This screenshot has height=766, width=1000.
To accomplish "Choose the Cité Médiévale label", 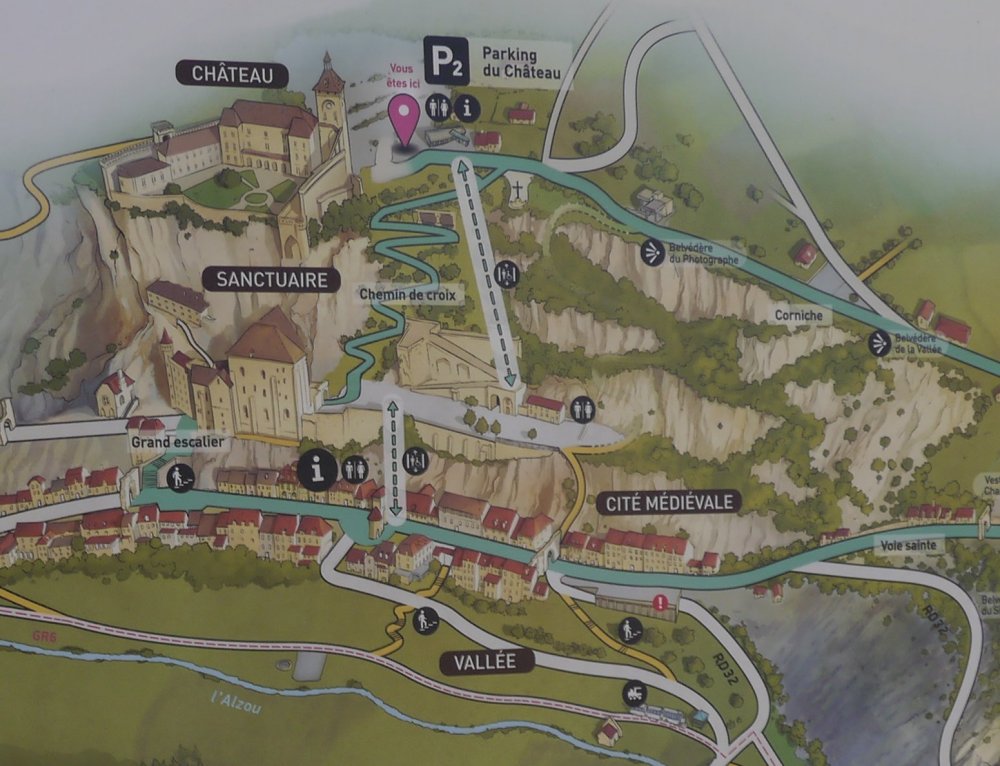I will (670, 501).
